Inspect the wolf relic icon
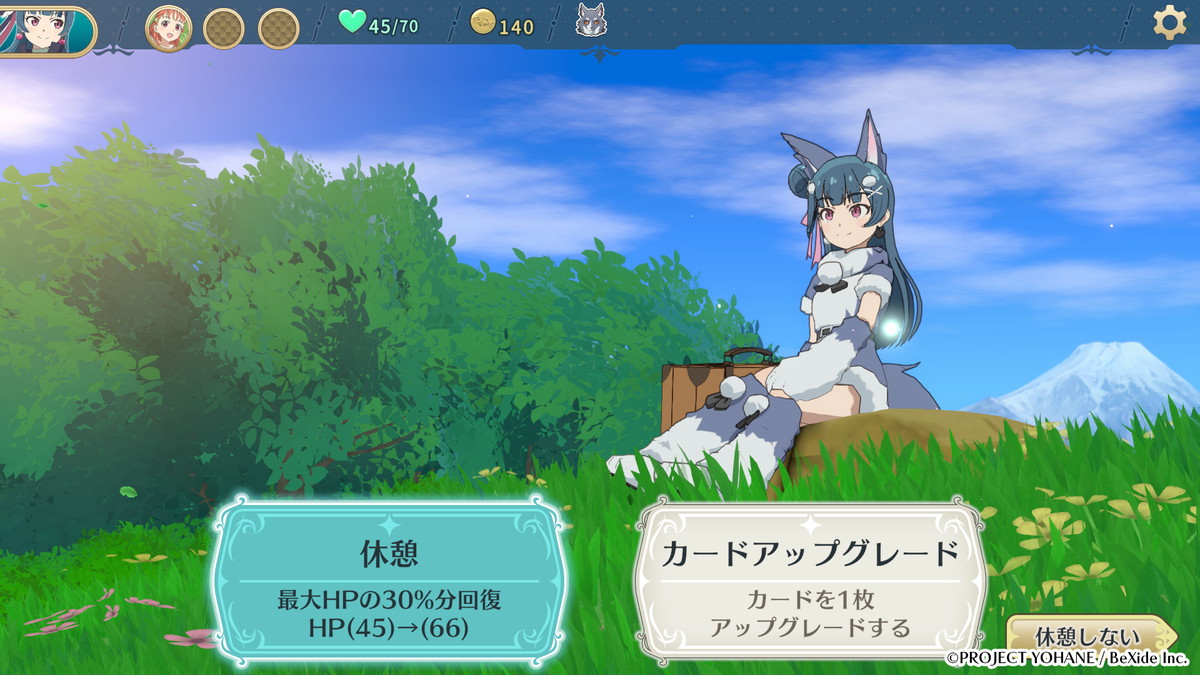 click(x=592, y=22)
